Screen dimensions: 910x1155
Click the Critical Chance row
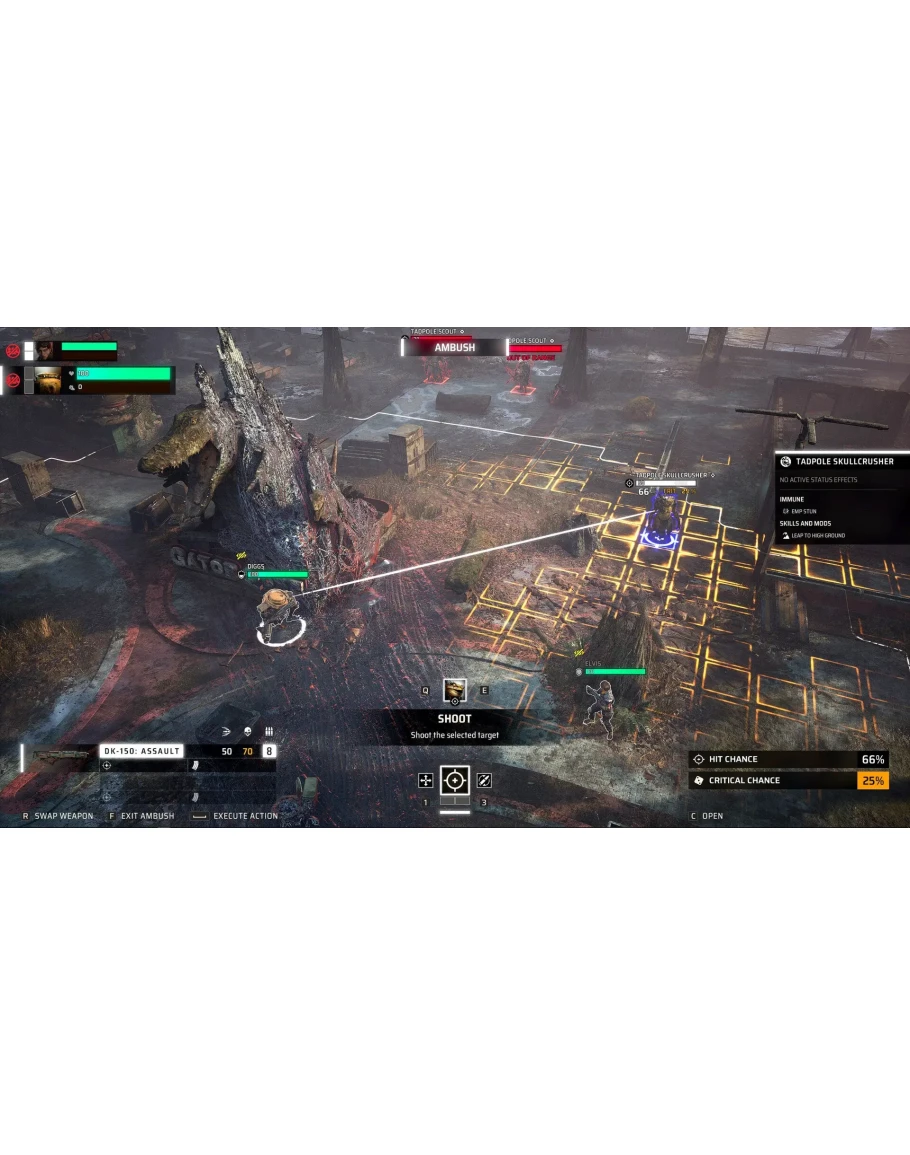tap(788, 780)
